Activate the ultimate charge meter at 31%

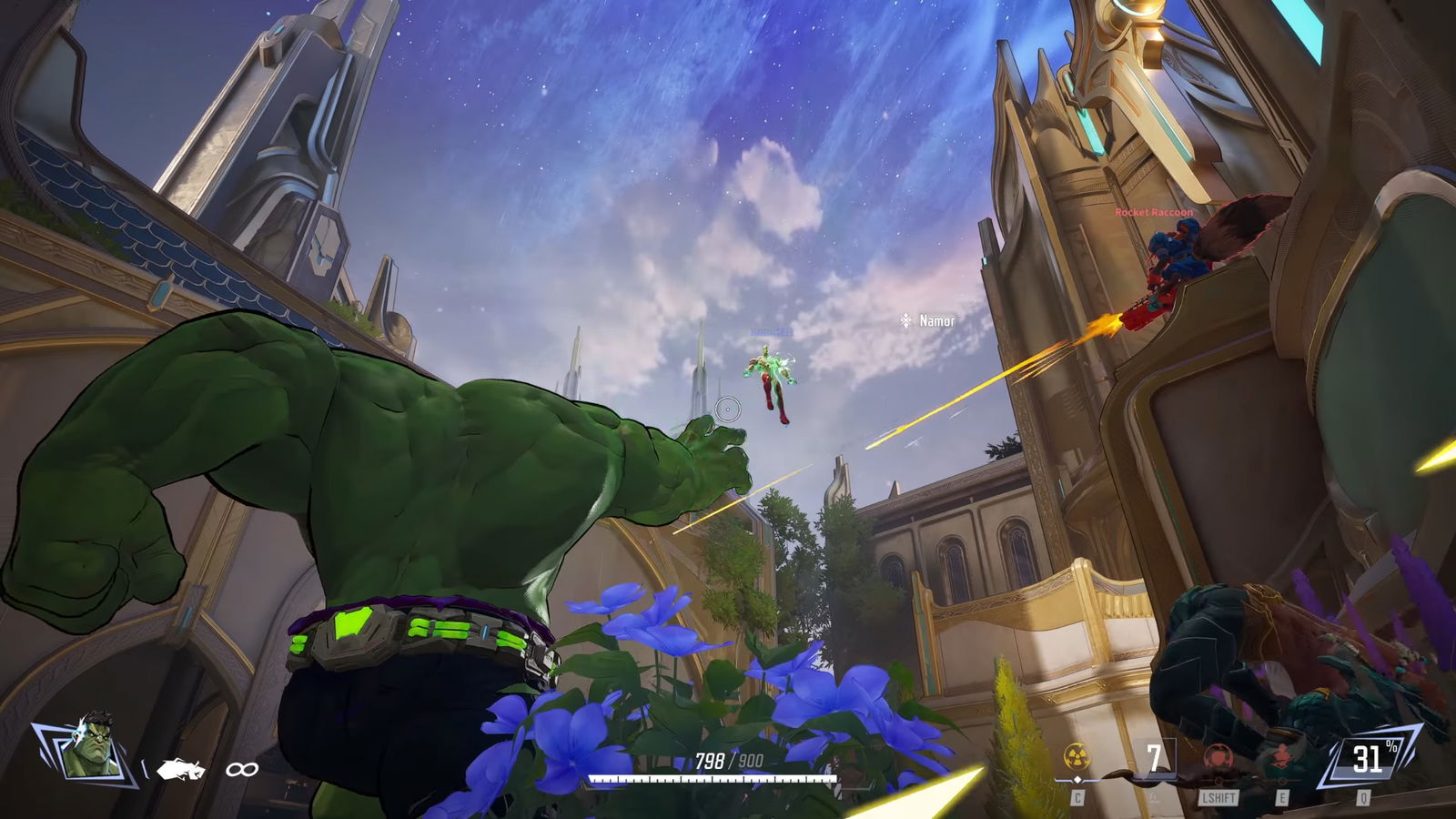click(1368, 758)
